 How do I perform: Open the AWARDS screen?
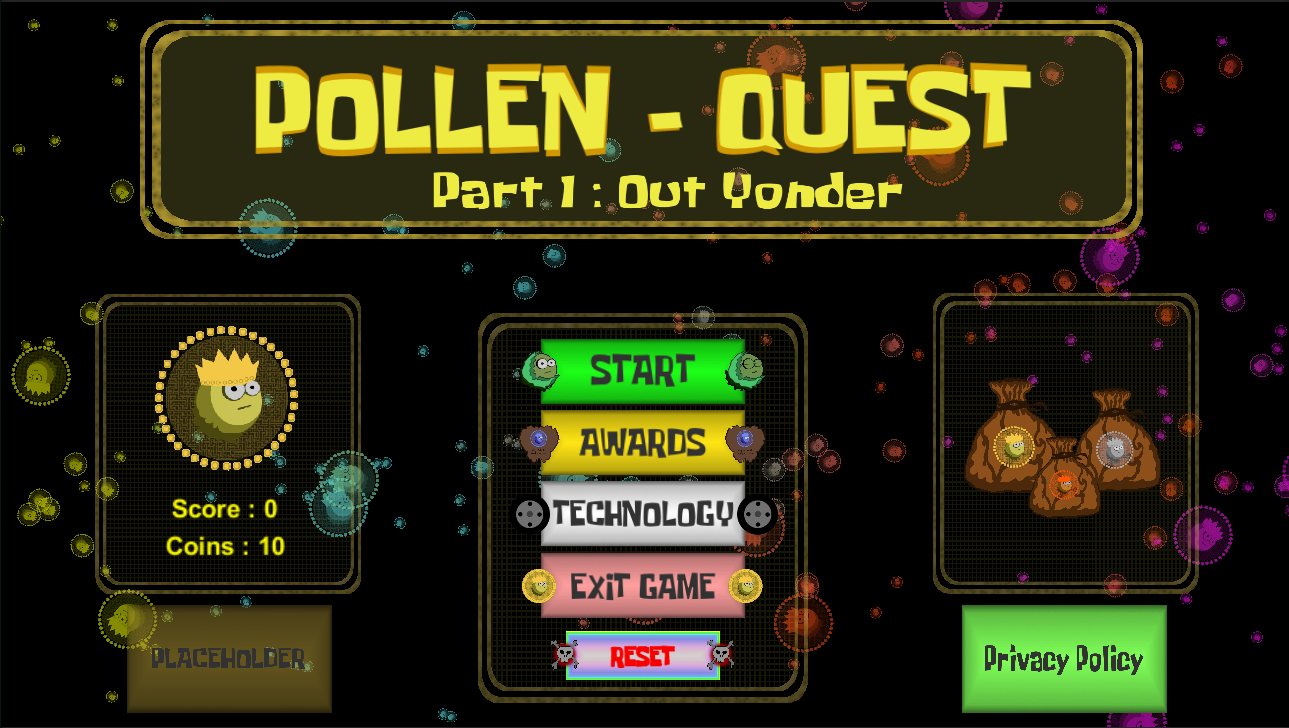point(643,443)
